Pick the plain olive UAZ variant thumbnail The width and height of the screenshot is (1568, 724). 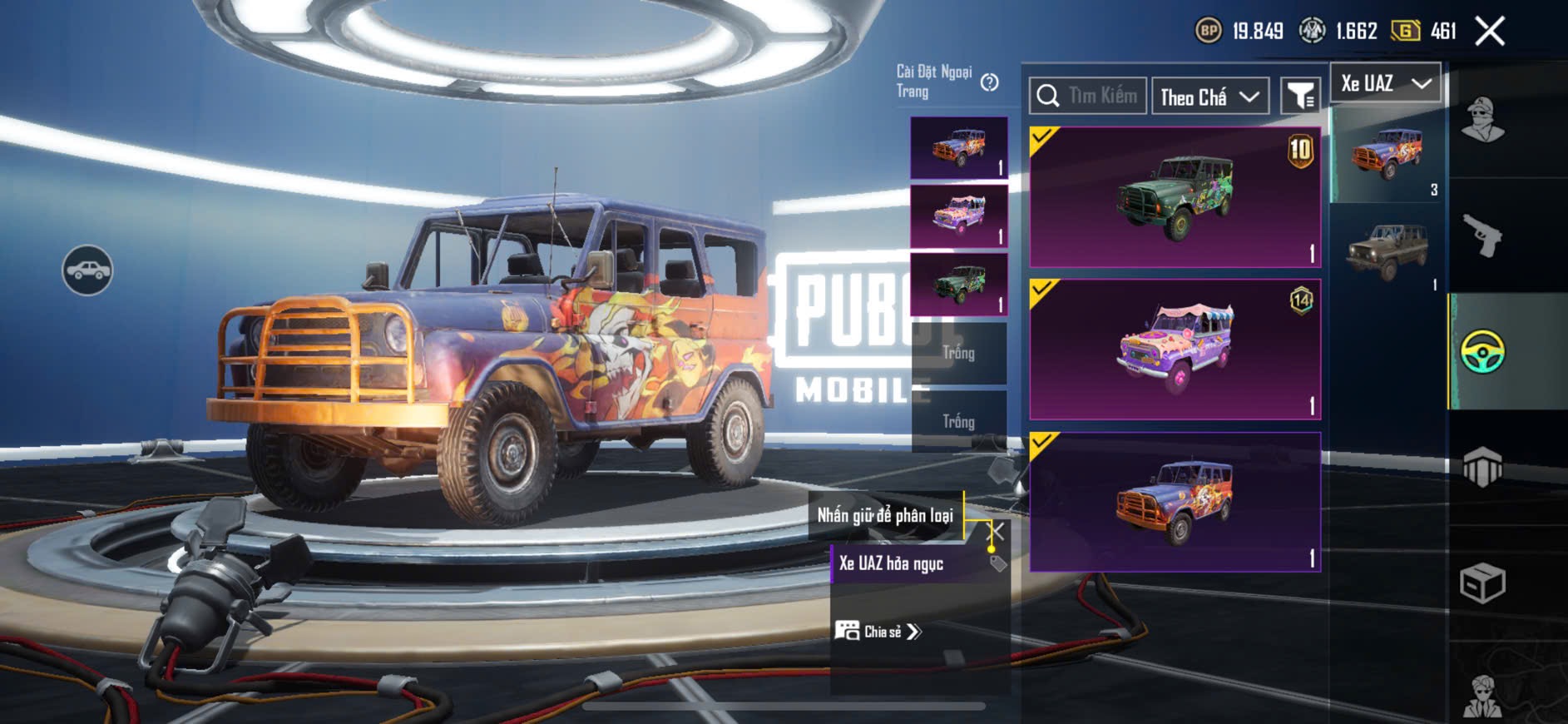1387,250
